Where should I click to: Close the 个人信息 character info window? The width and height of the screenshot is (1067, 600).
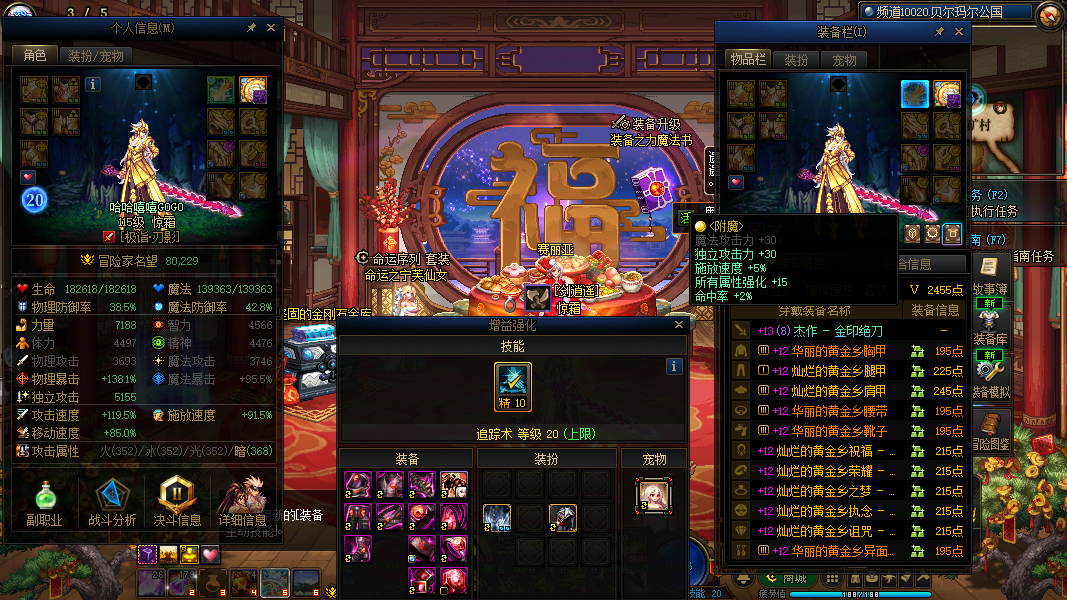[x=271, y=28]
